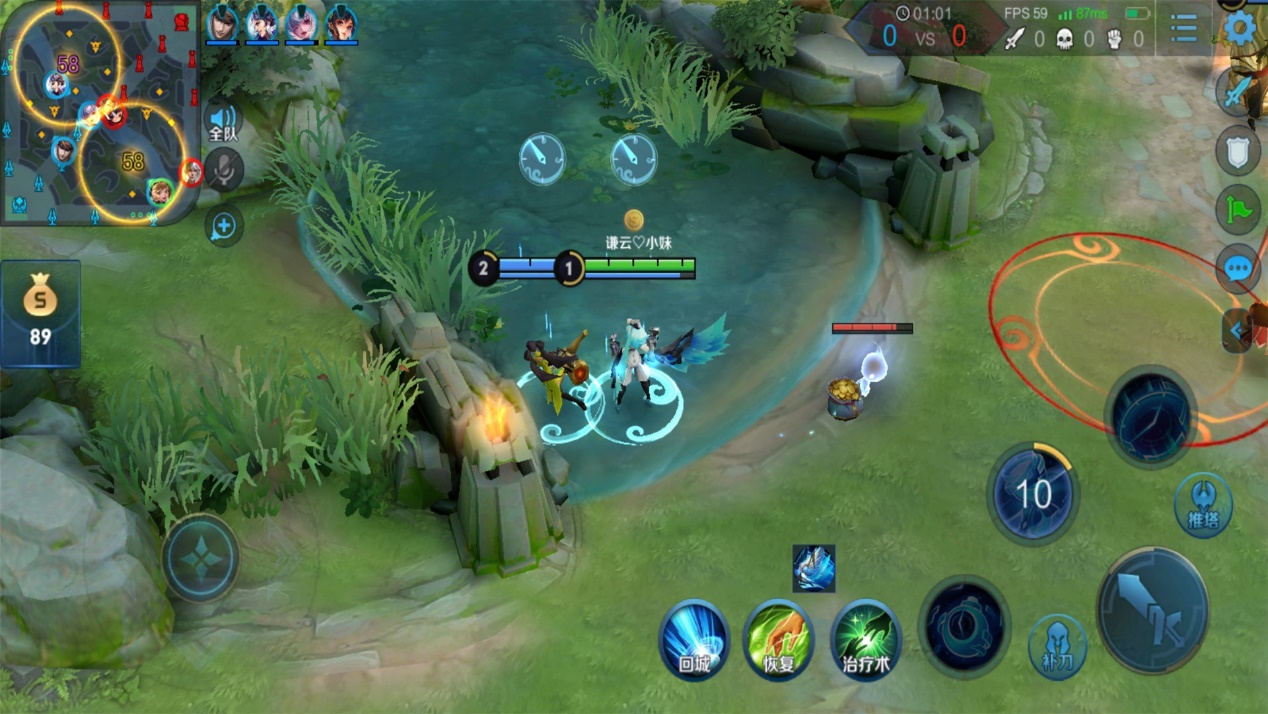Image resolution: width=1268 pixels, height=714 pixels.
Task: Send the green flag gather signal
Action: point(1238,210)
